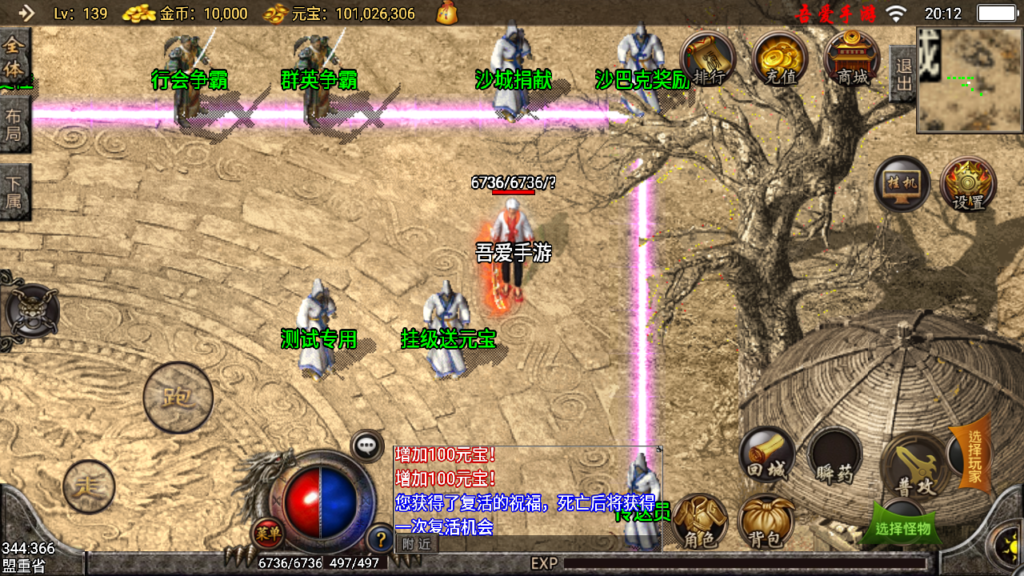Use the 回城 town return scroll
The image size is (1024, 576).
coord(767,456)
